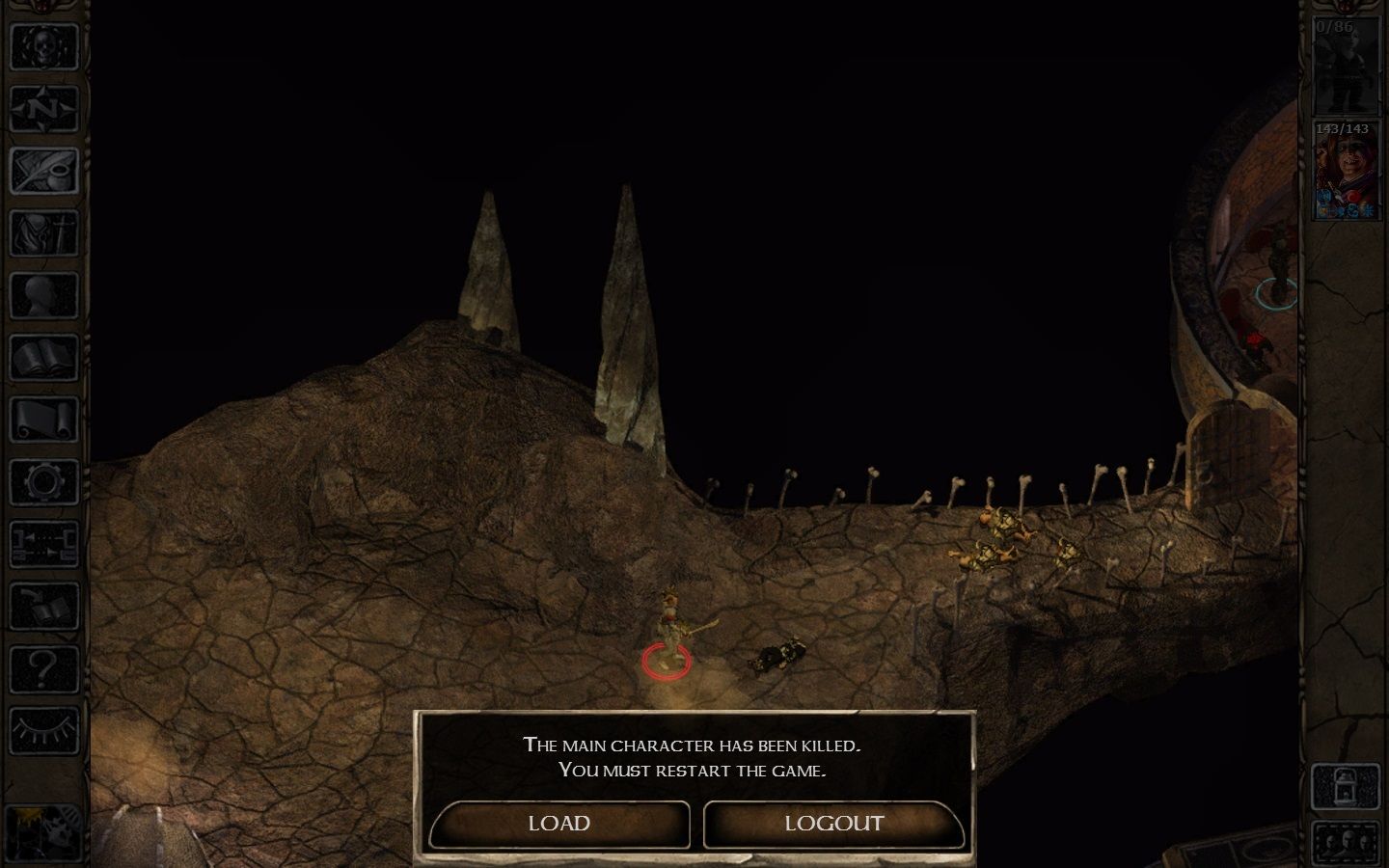Open the area map compass icon

point(43,109)
